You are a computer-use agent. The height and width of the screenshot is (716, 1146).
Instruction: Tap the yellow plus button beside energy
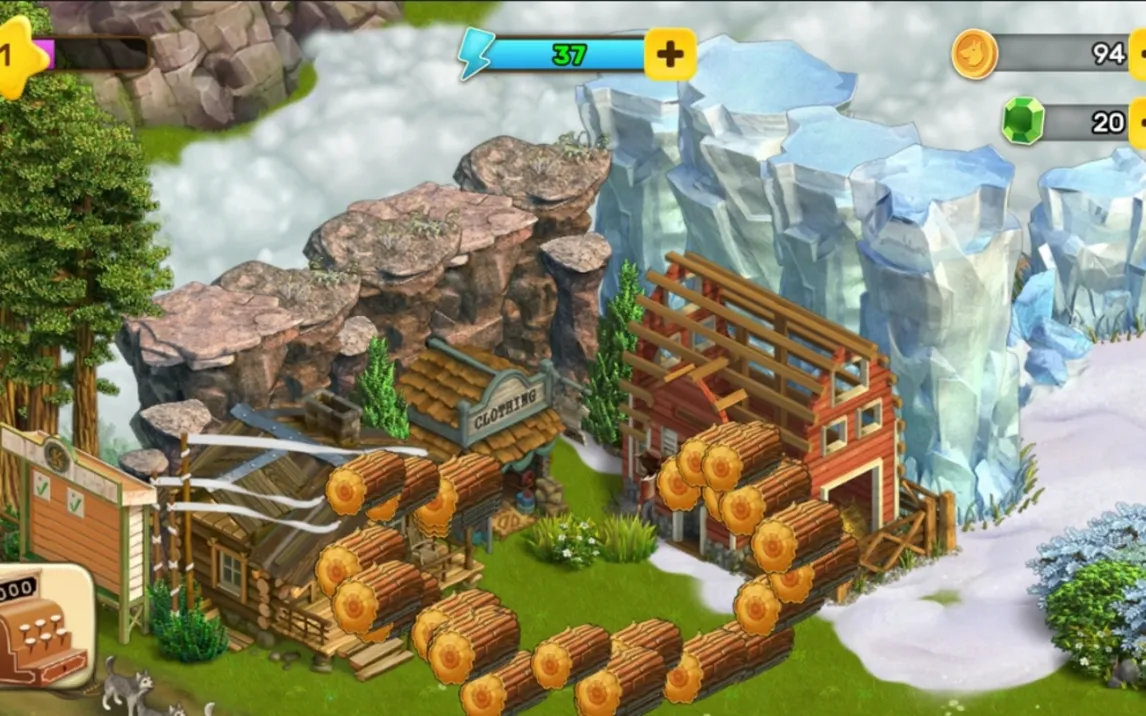click(669, 54)
